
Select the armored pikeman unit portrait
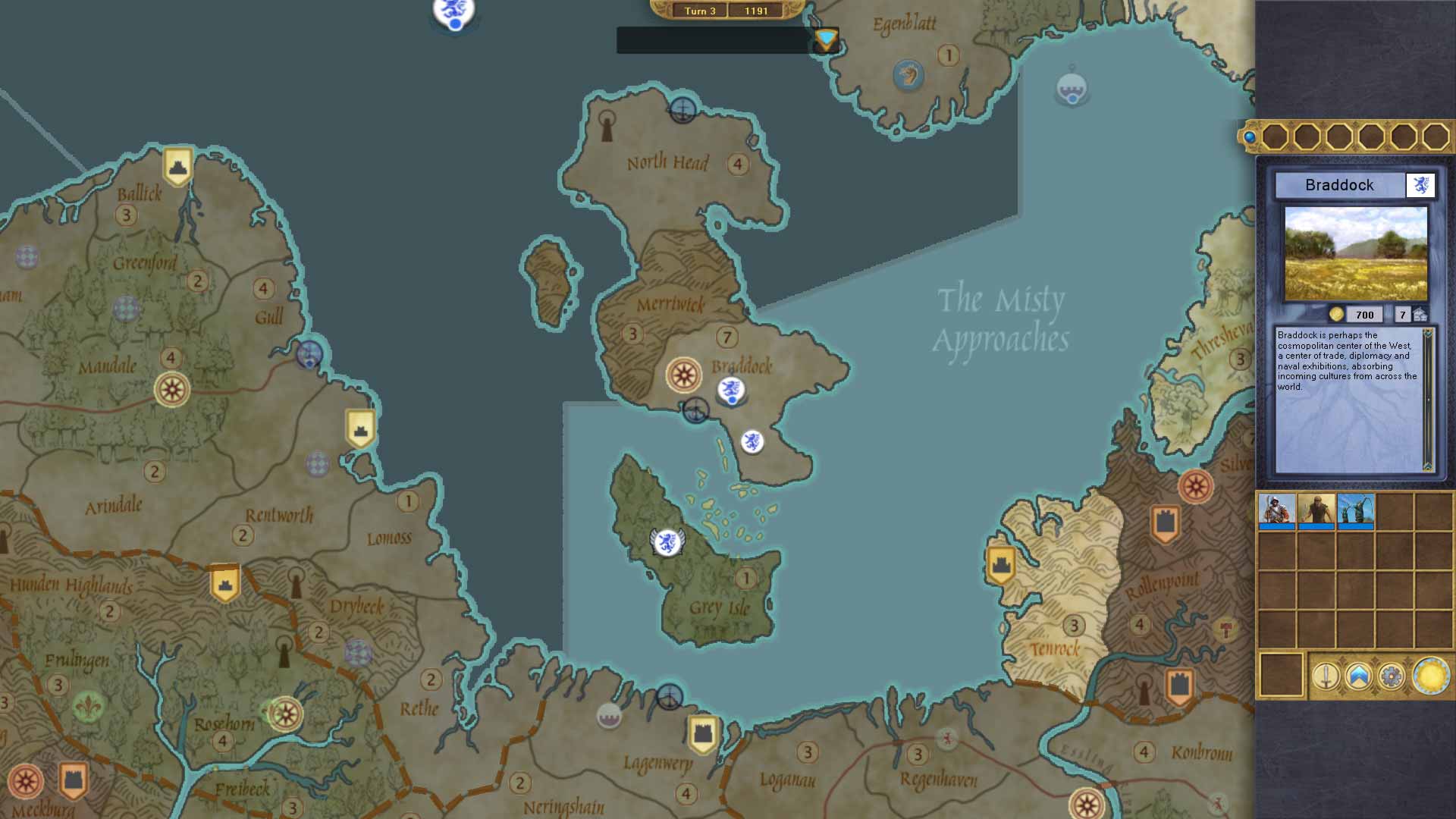pyautogui.click(x=1276, y=510)
